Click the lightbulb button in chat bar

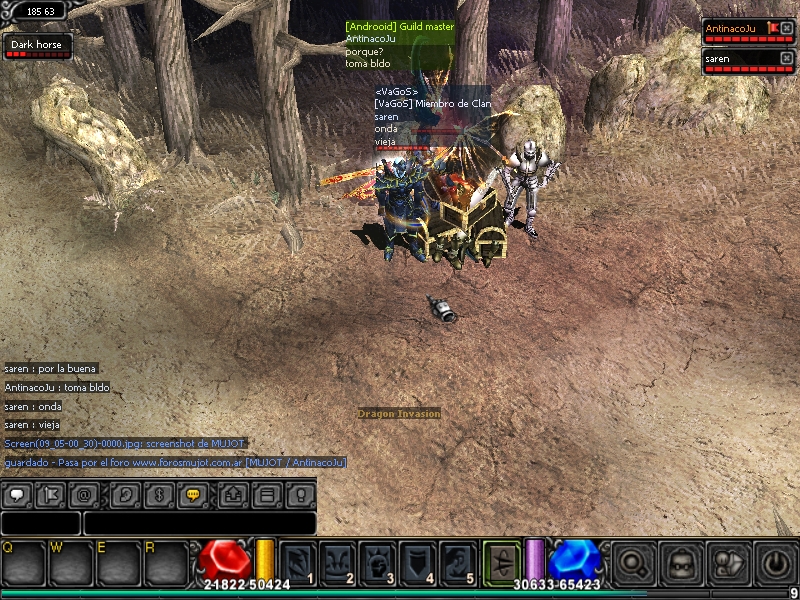(x=299, y=494)
